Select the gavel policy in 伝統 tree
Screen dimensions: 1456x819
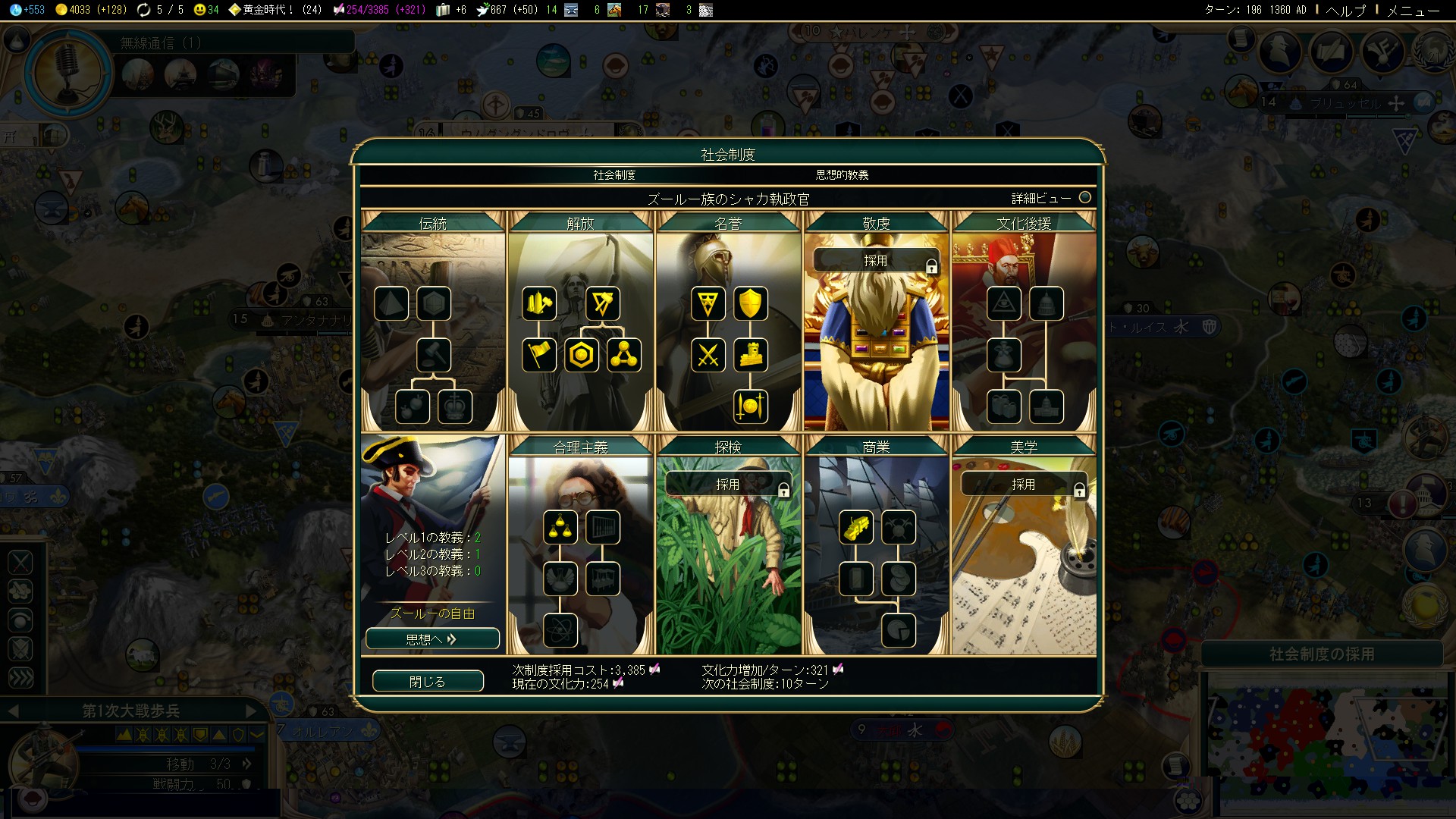click(x=434, y=355)
